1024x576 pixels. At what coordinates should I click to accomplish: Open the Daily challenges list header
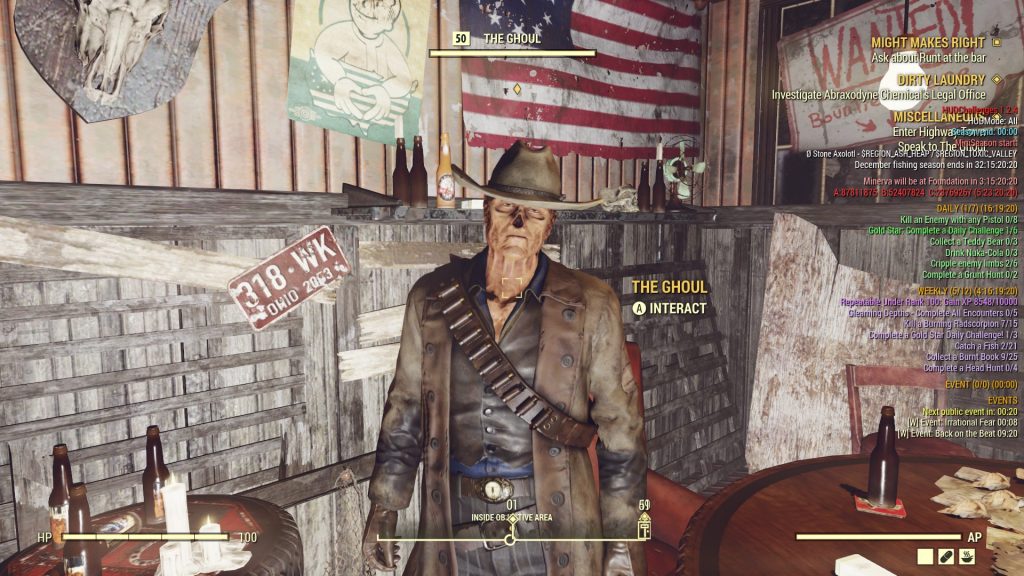pos(975,208)
